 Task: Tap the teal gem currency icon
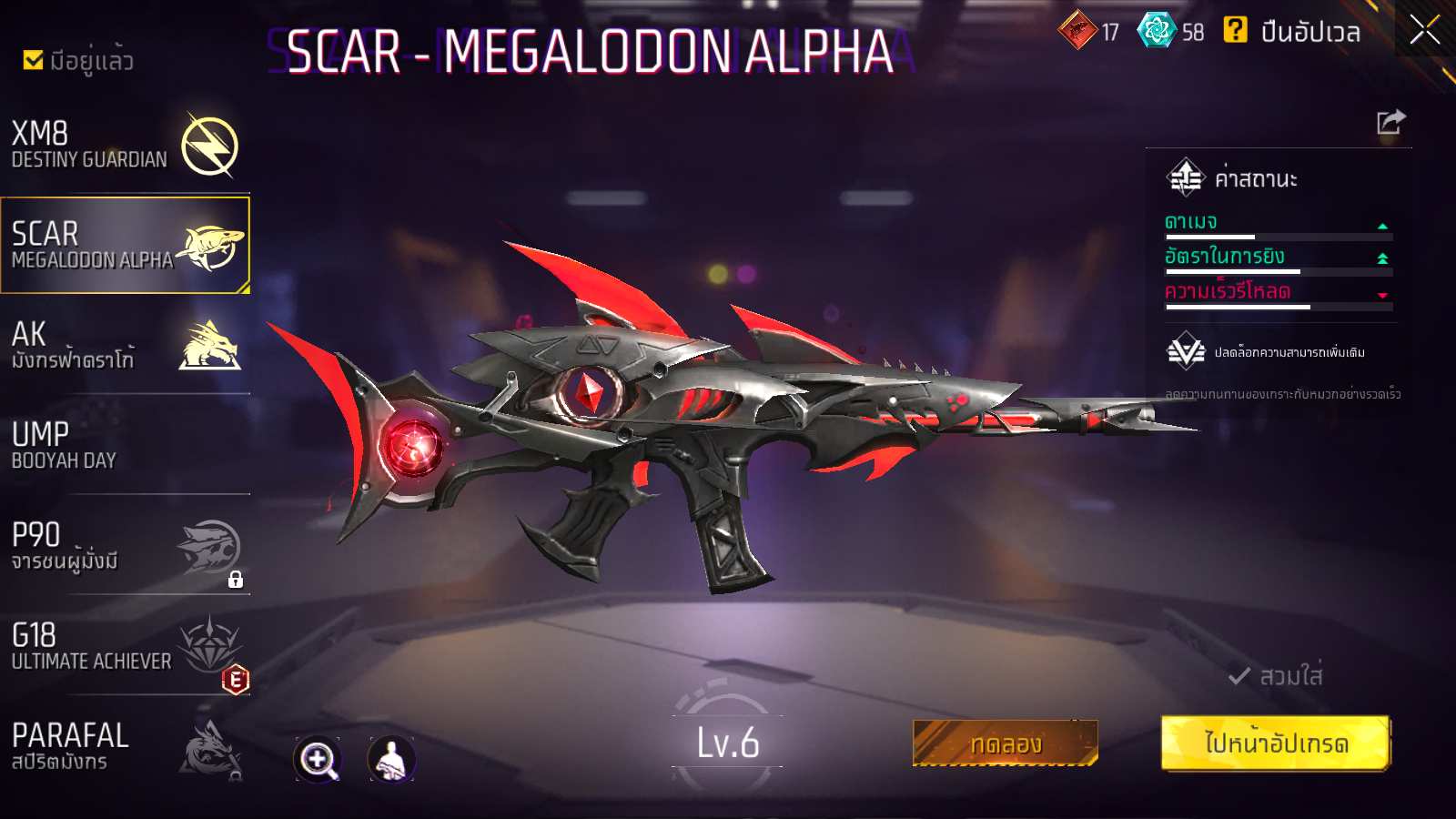1157,31
